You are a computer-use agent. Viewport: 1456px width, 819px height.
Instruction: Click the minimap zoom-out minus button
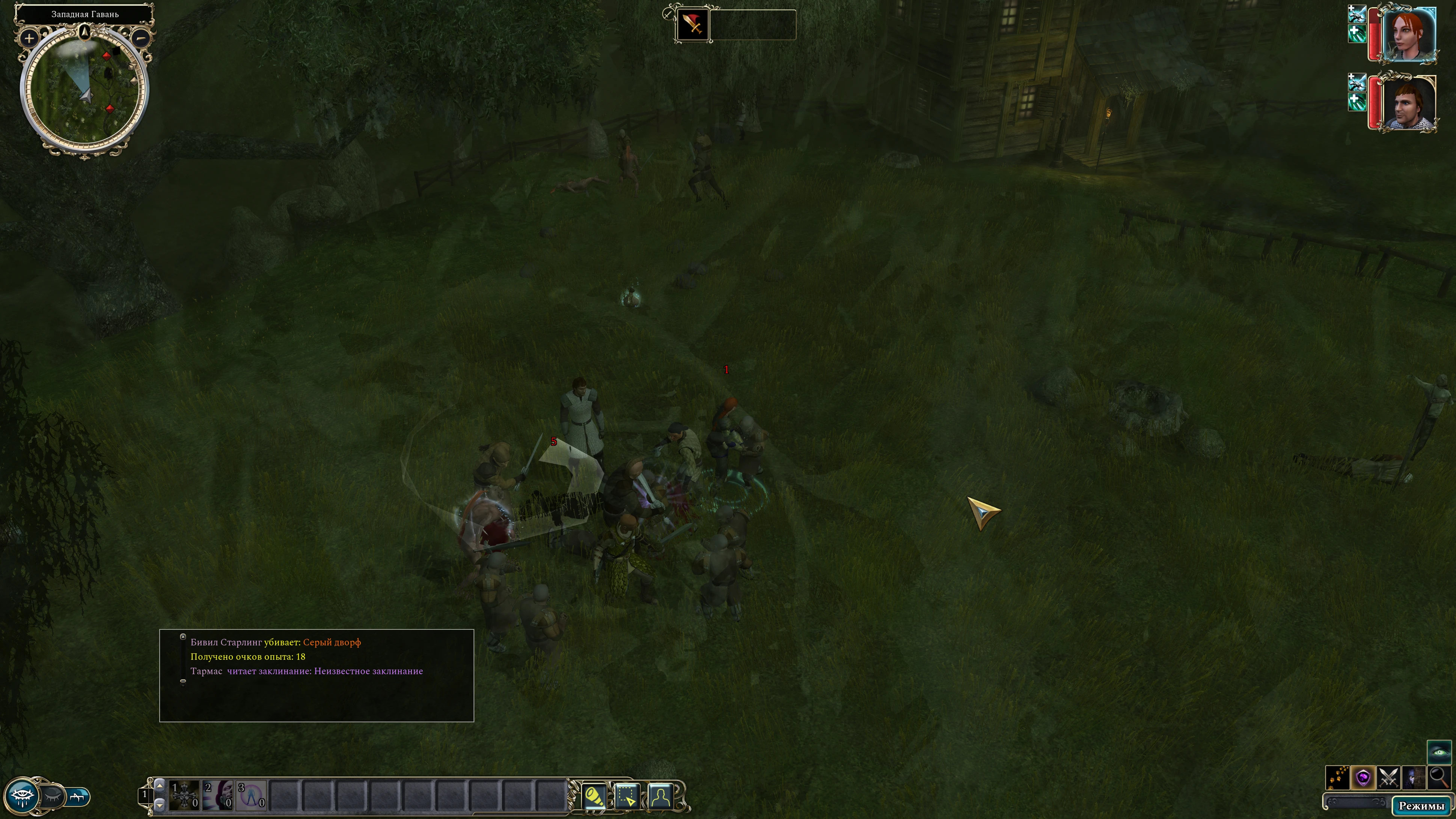141,38
